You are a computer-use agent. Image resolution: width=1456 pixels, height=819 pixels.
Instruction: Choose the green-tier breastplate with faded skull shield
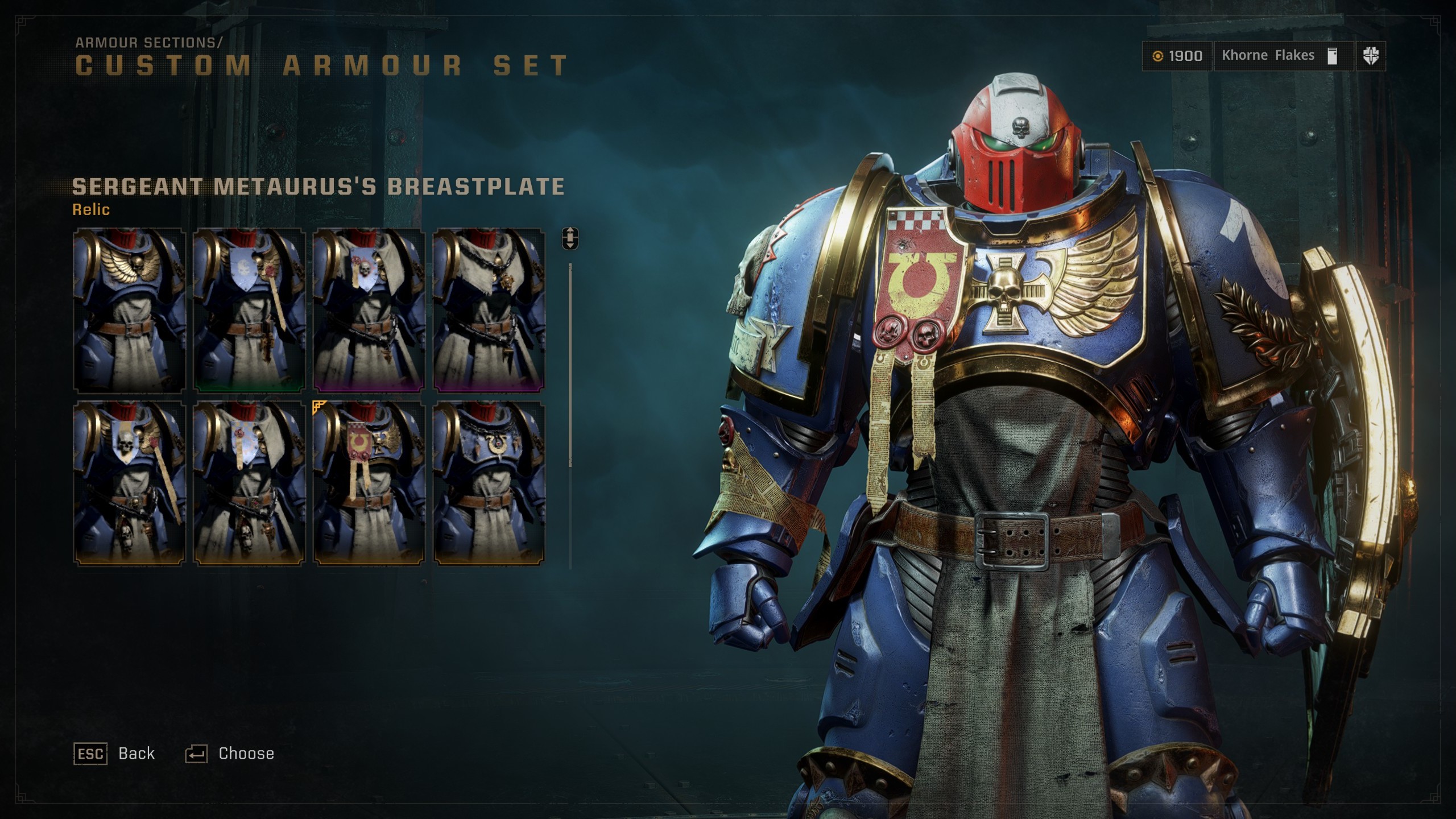click(249, 310)
